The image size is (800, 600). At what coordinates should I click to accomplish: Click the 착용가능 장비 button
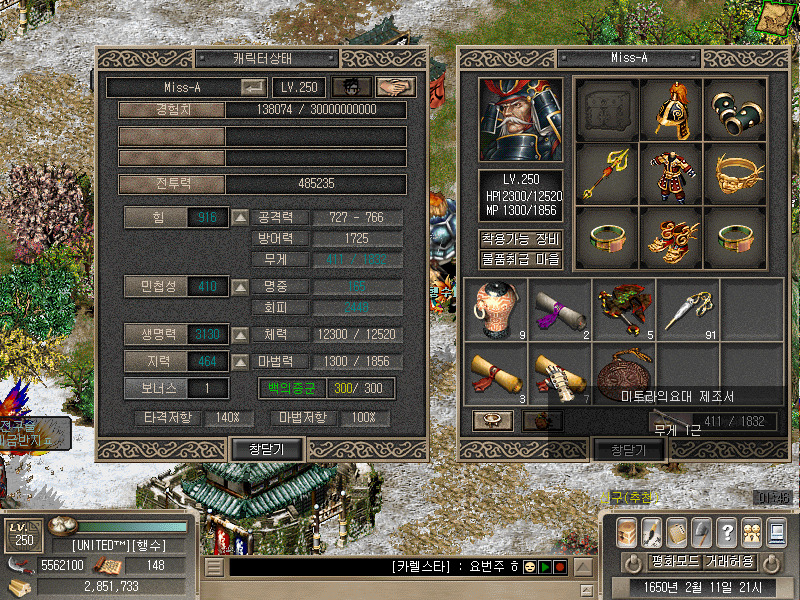coord(521,239)
